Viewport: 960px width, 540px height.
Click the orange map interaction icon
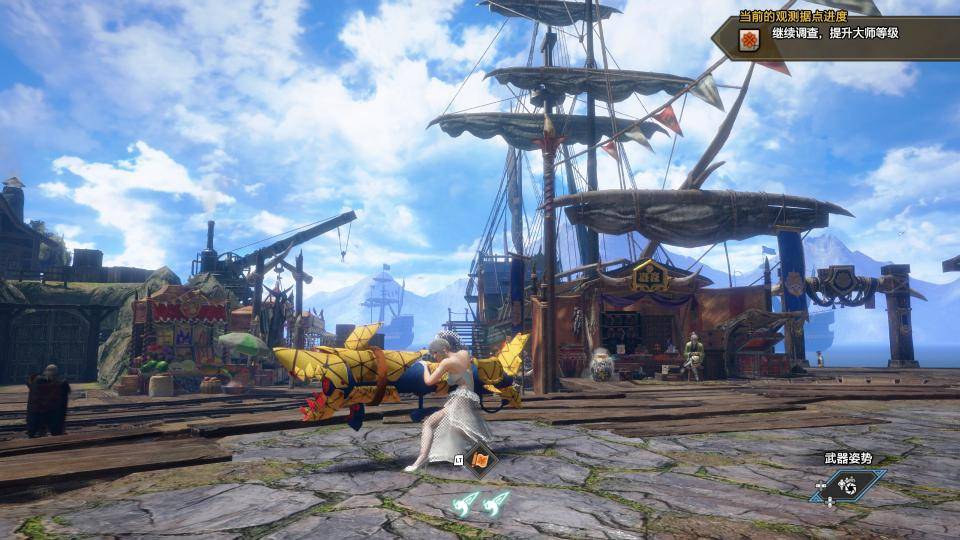(x=480, y=461)
